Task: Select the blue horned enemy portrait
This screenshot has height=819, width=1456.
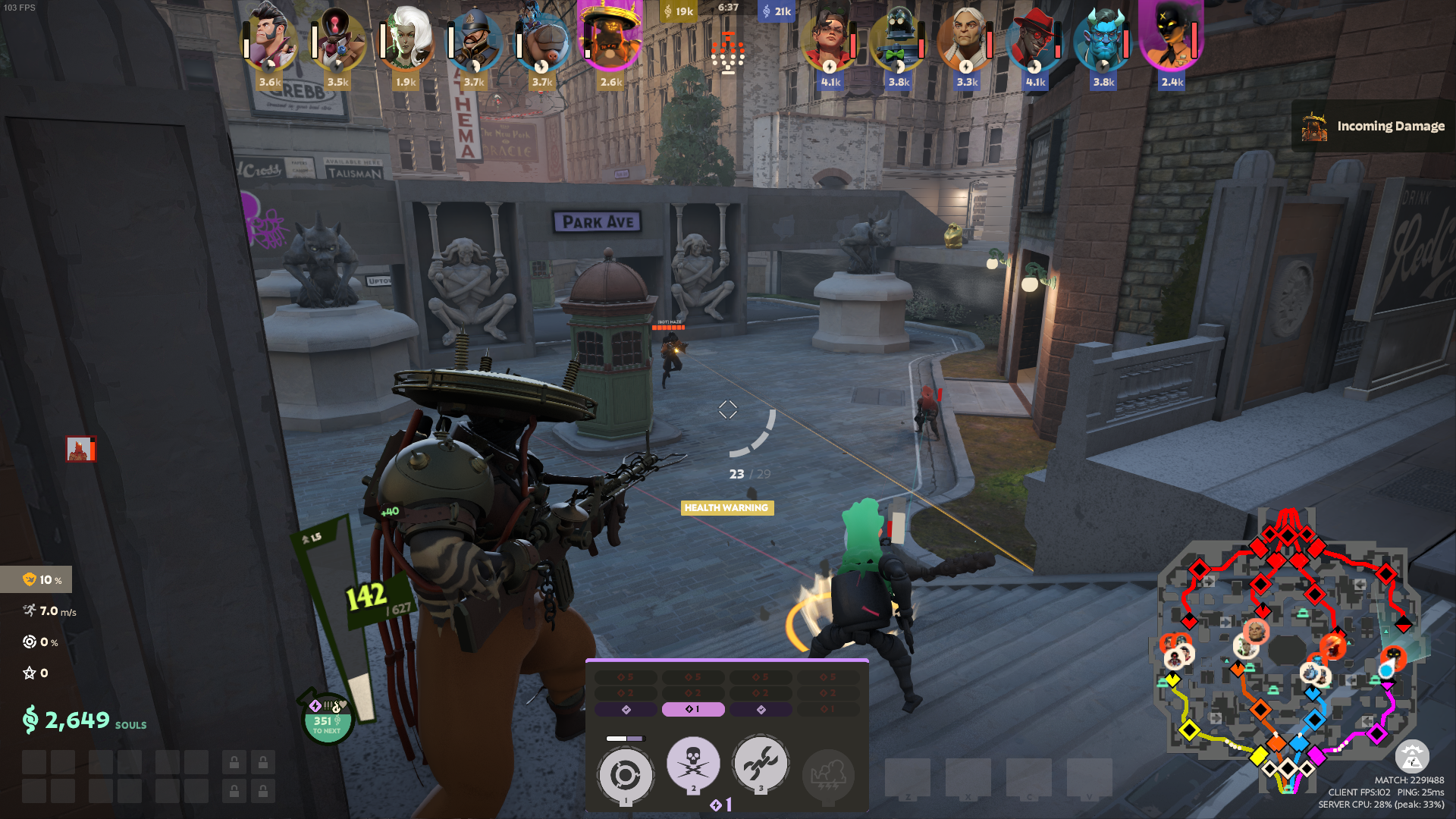Action: point(1103,39)
